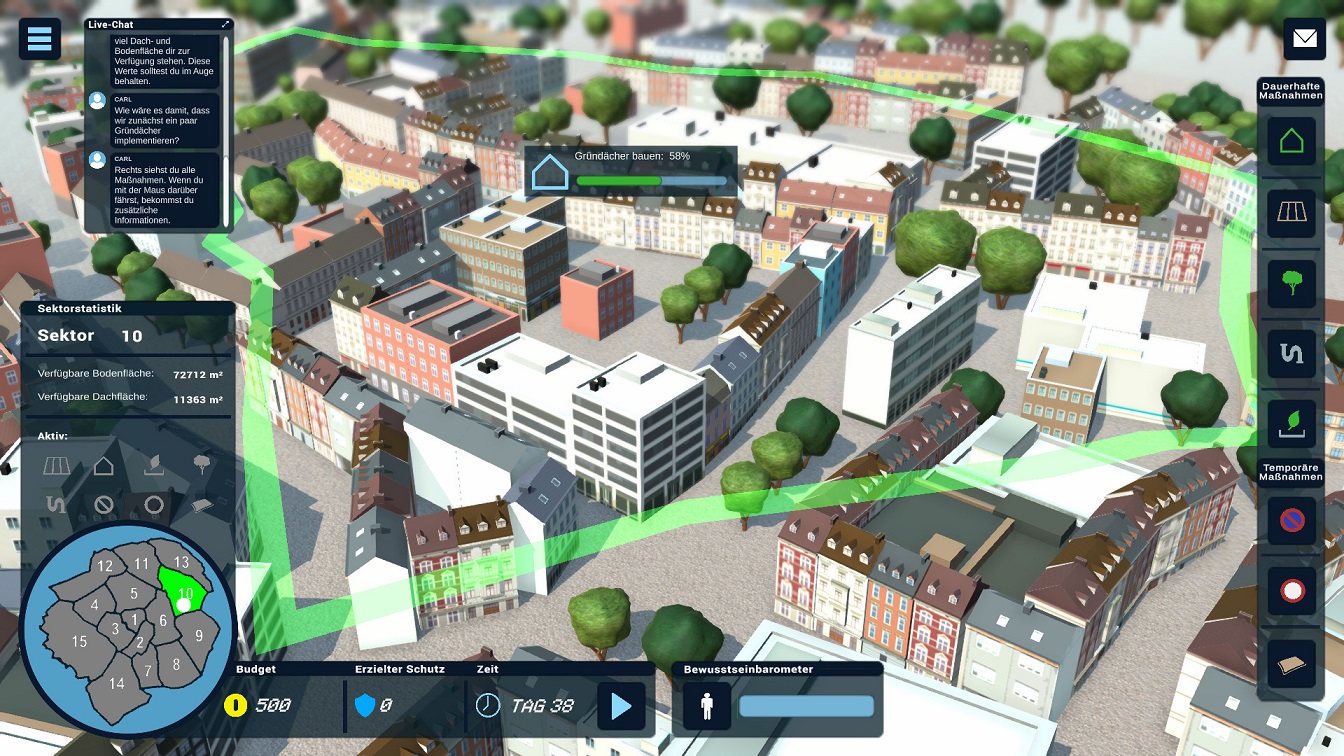Select the tree planting measure

coord(1291,283)
